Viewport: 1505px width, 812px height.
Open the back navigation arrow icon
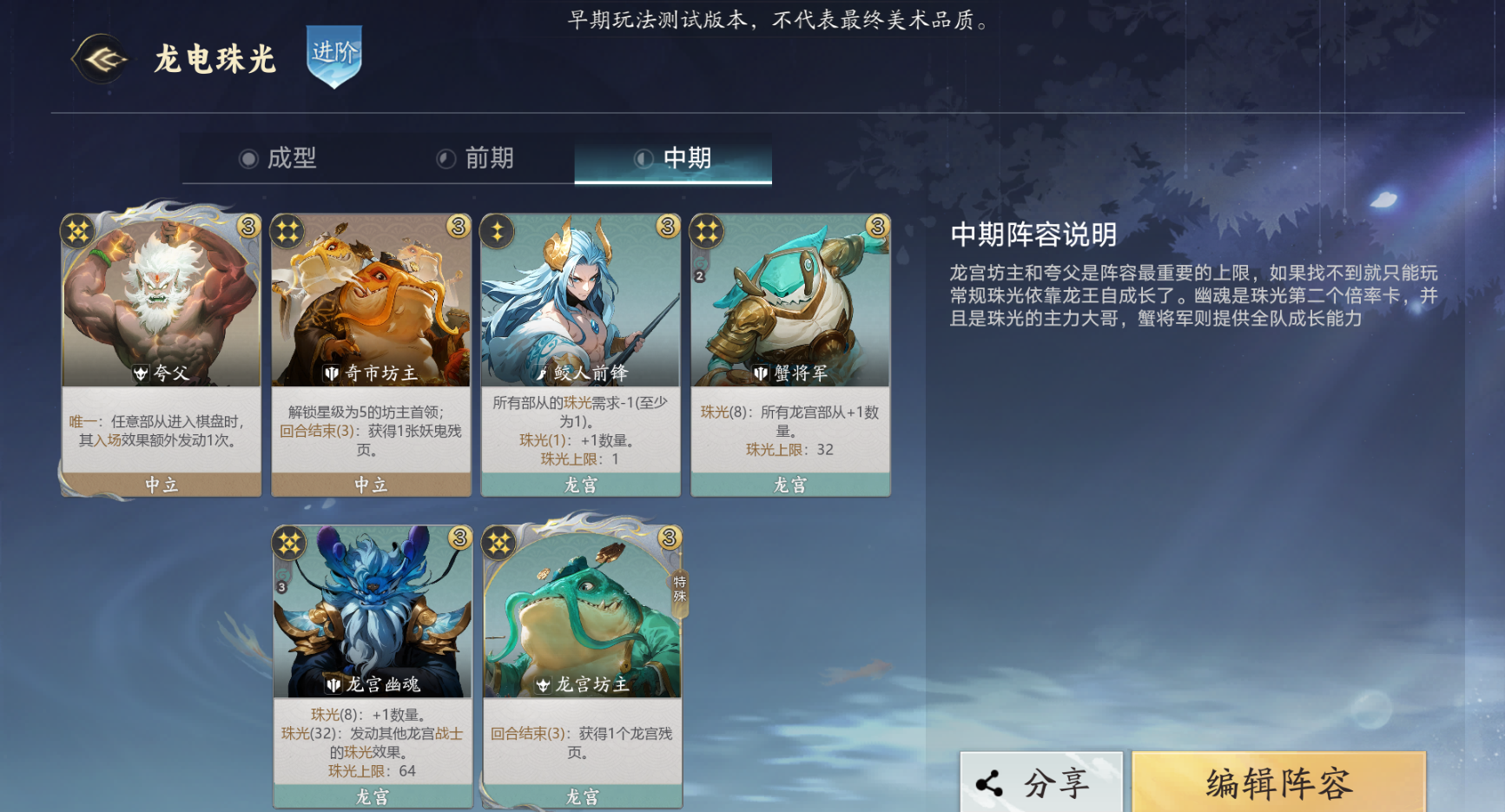click(x=102, y=59)
